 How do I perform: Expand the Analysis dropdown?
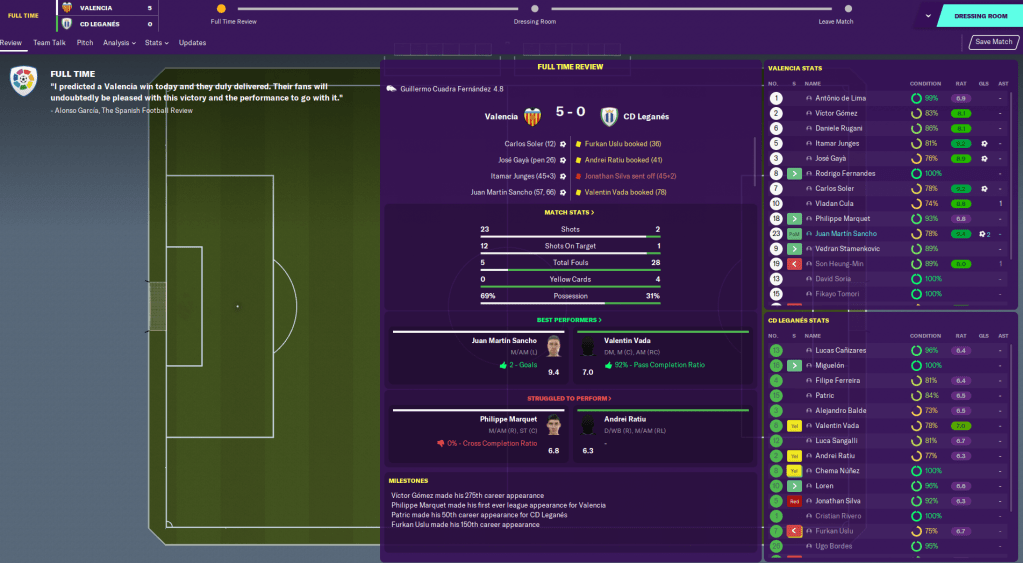click(x=119, y=43)
